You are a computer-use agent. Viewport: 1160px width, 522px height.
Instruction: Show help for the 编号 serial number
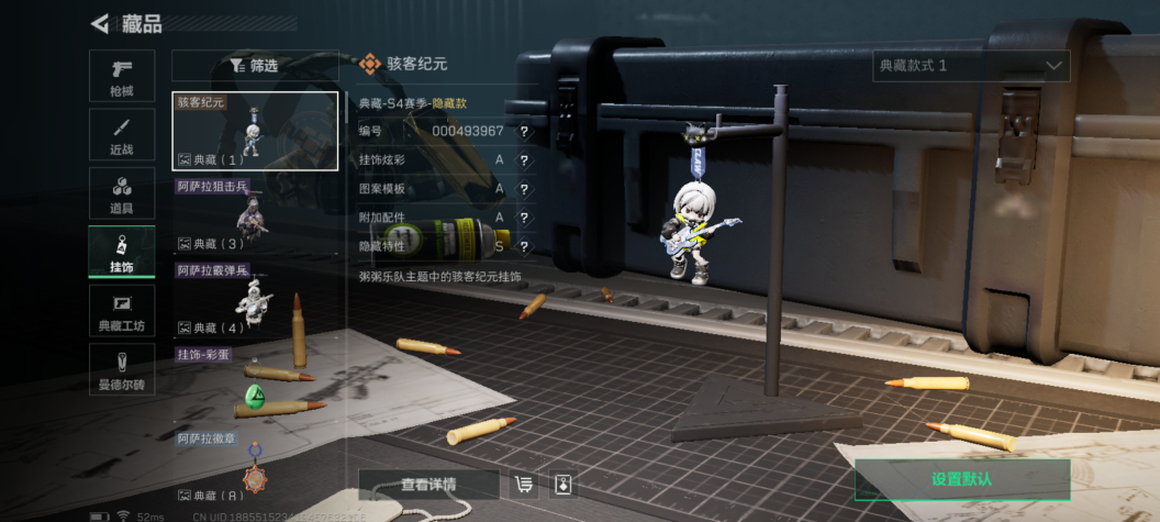pos(524,131)
